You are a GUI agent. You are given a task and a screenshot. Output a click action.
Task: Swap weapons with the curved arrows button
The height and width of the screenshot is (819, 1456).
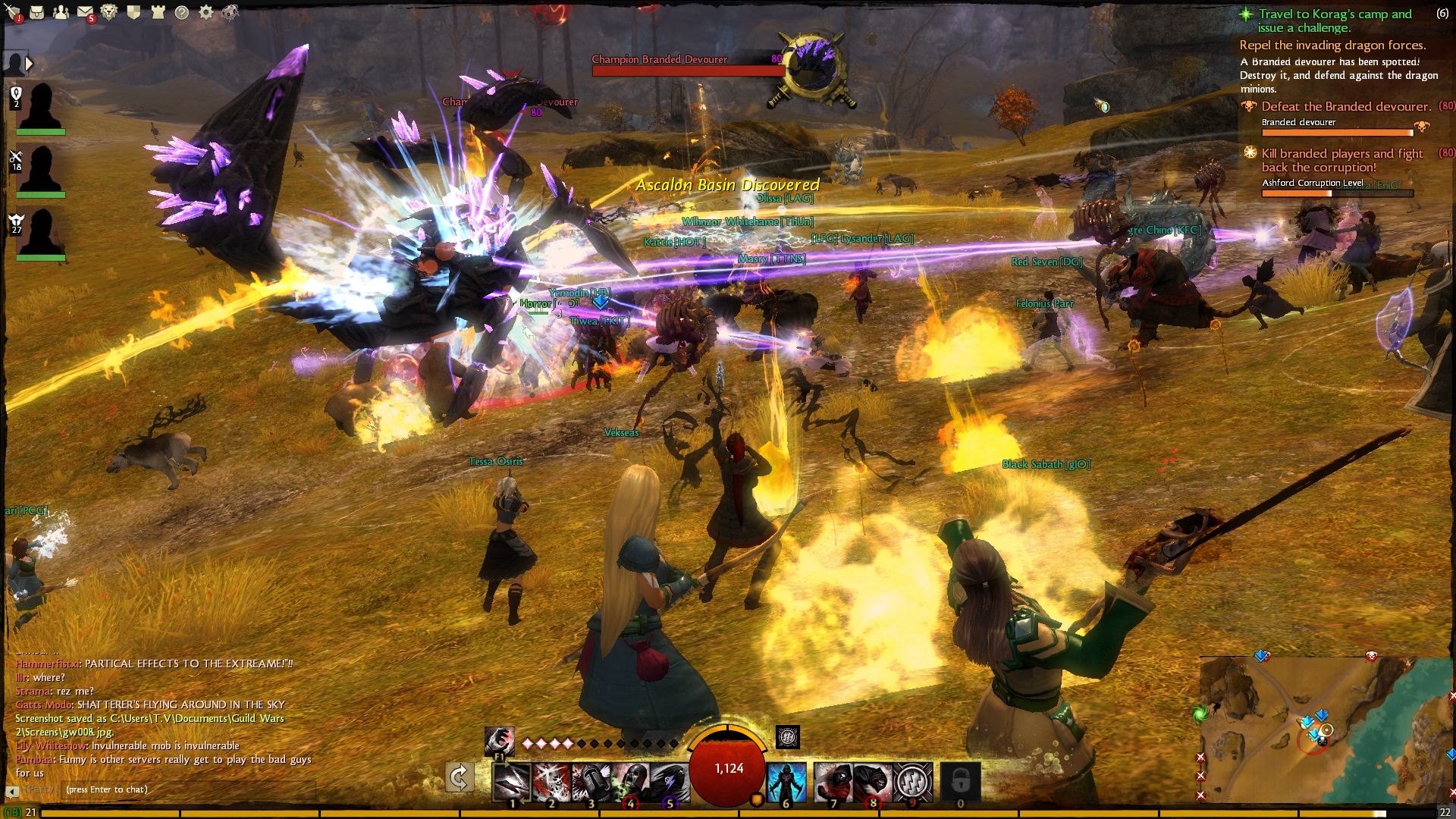pos(459,778)
